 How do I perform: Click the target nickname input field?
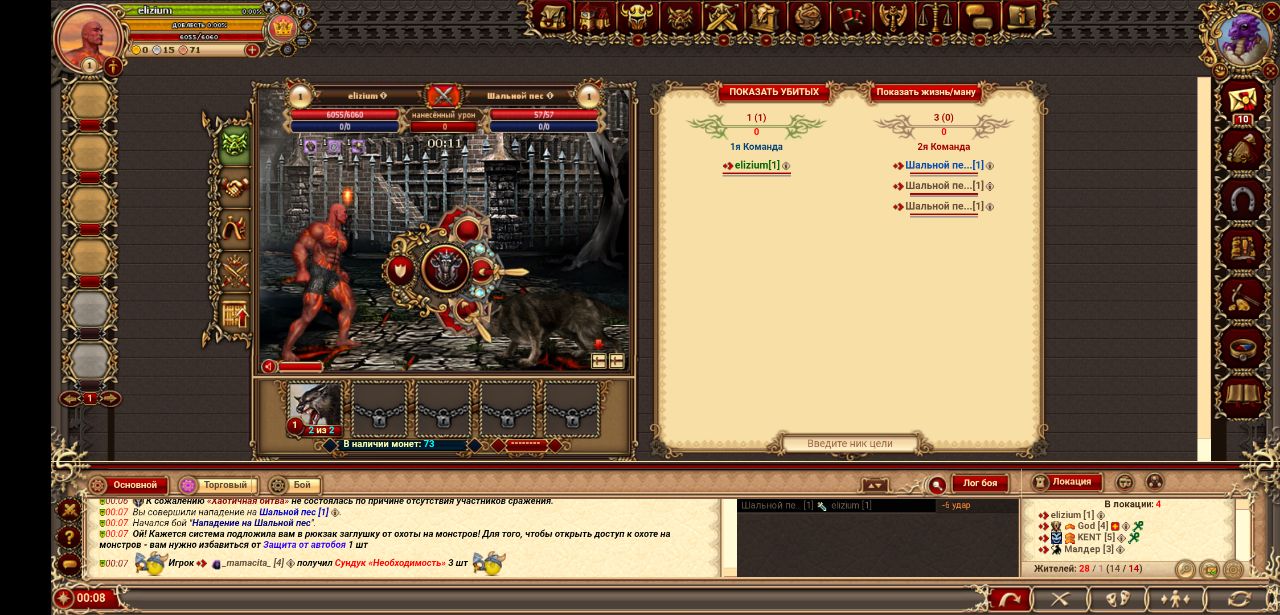pyautogui.click(x=849, y=443)
